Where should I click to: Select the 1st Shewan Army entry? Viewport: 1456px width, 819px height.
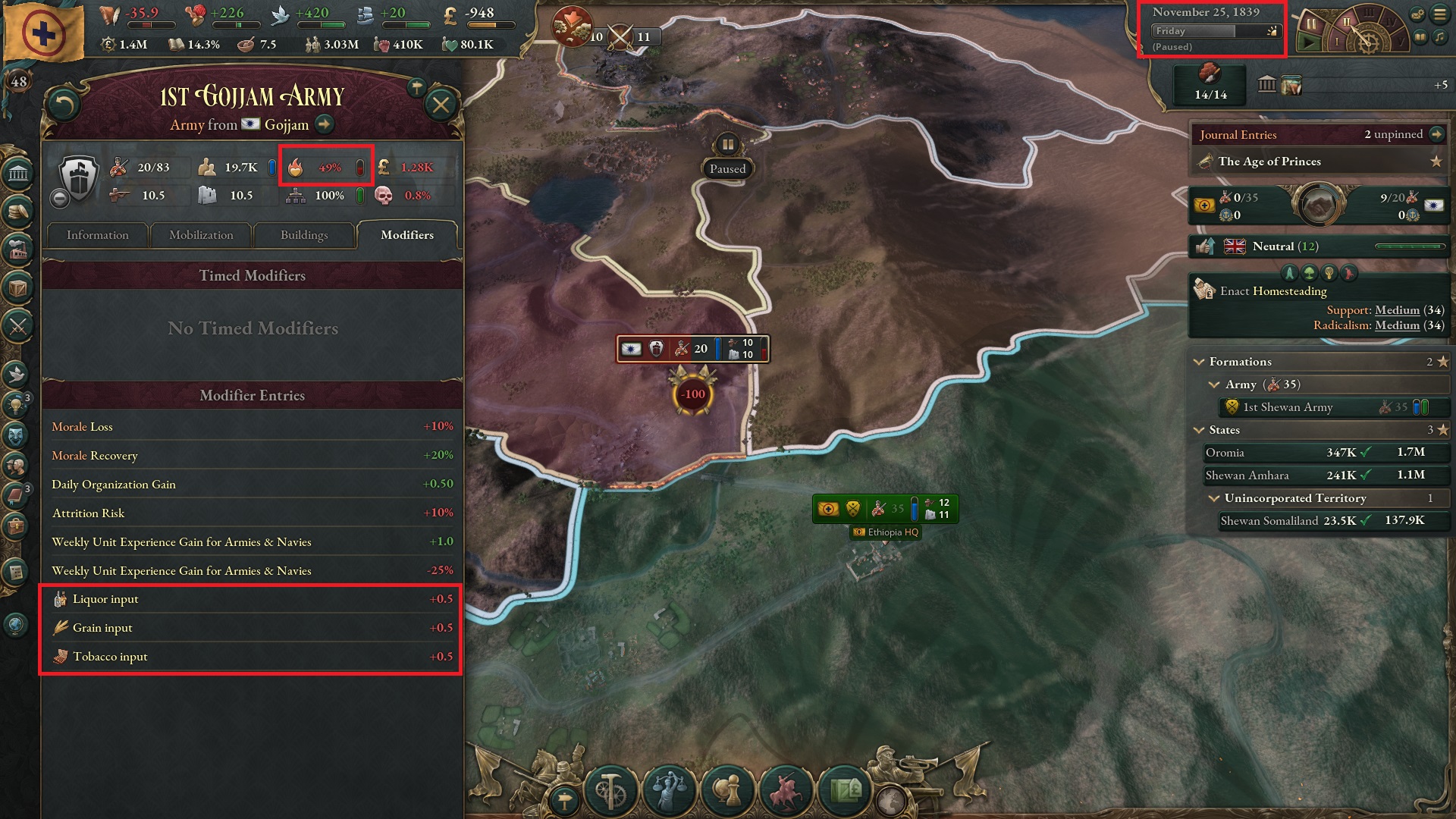pos(1319,407)
